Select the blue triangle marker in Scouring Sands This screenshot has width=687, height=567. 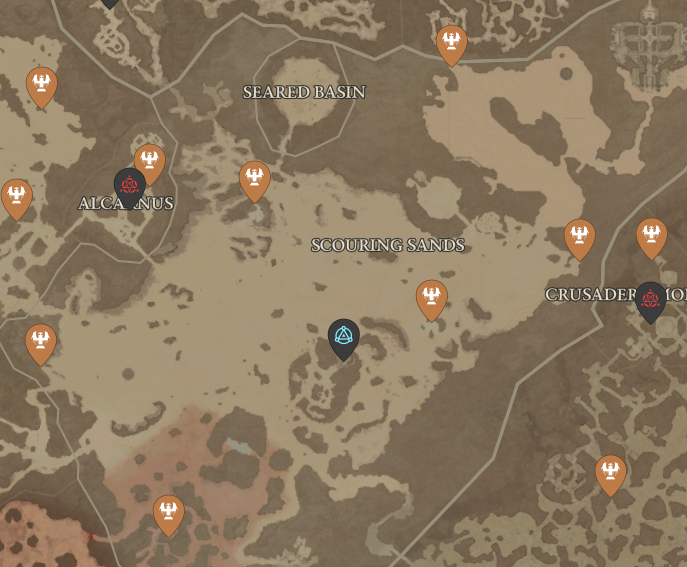click(x=343, y=337)
